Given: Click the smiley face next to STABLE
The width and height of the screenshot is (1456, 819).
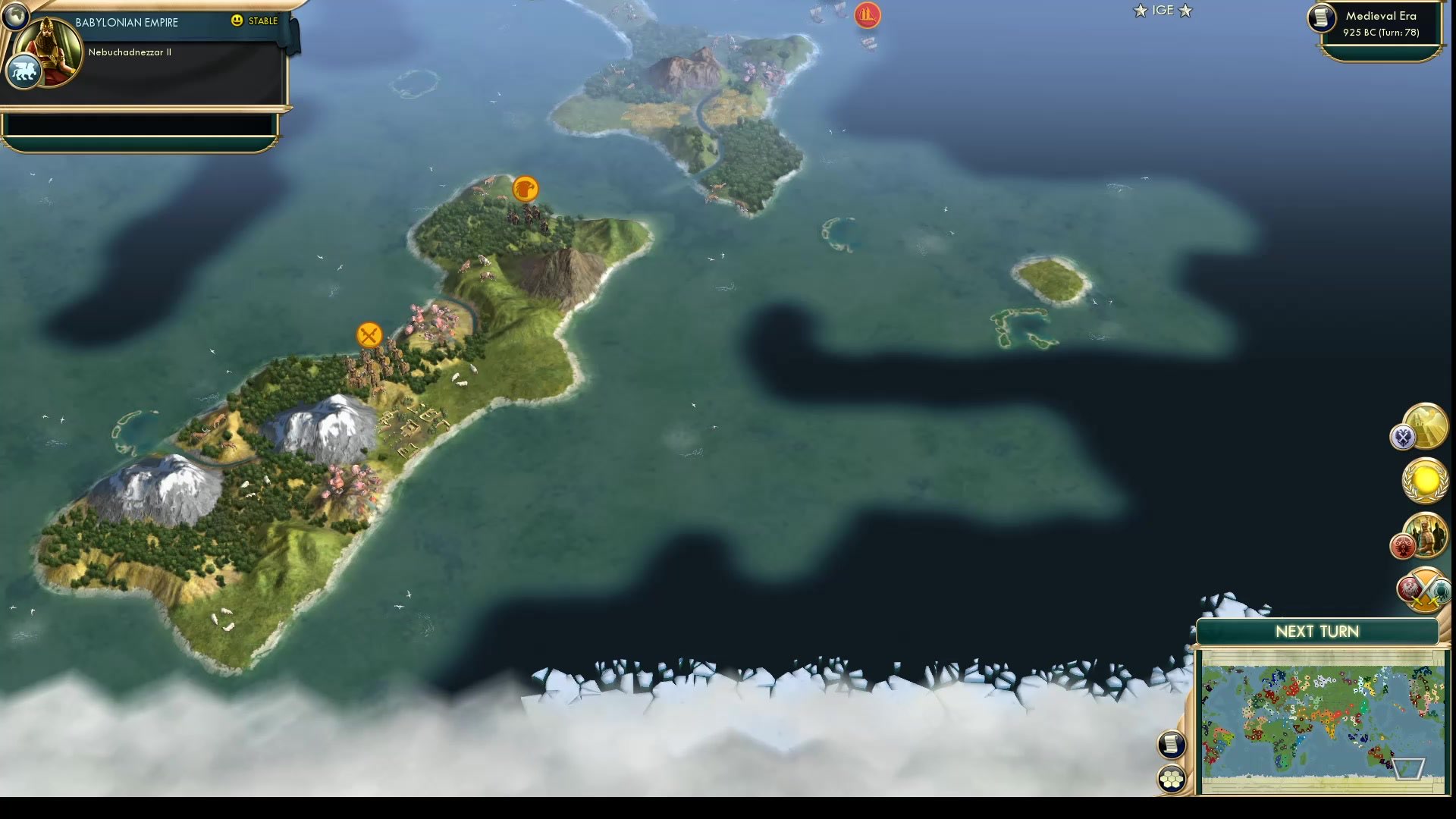Looking at the screenshot, I should pos(238,22).
